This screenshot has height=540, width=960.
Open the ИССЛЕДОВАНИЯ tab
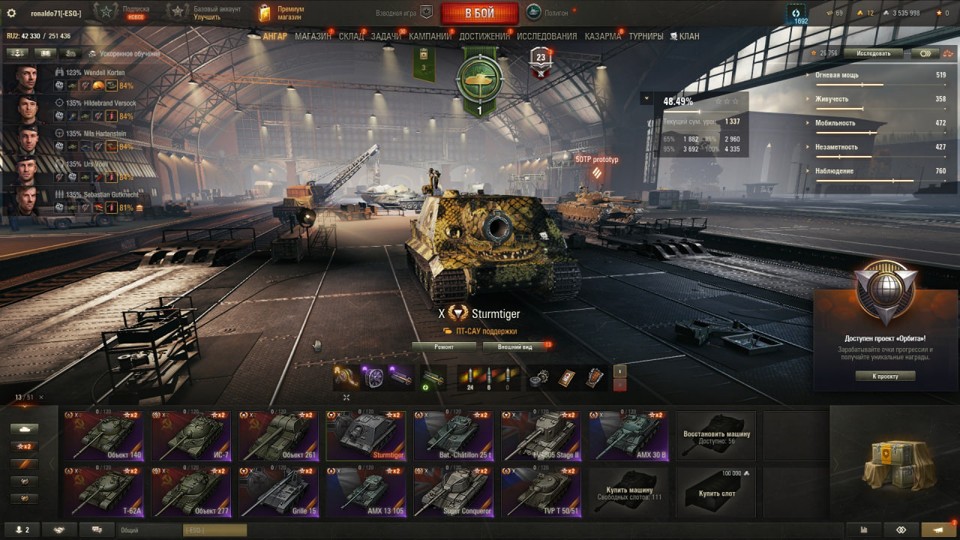(x=547, y=36)
